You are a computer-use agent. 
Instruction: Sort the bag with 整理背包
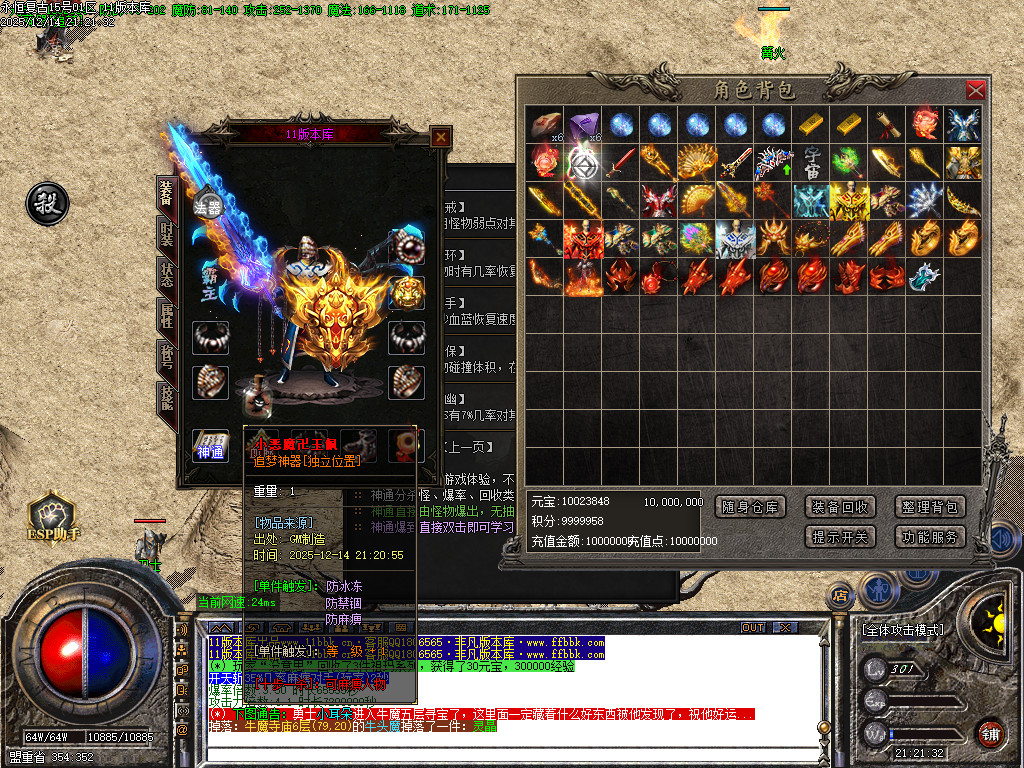(930, 507)
